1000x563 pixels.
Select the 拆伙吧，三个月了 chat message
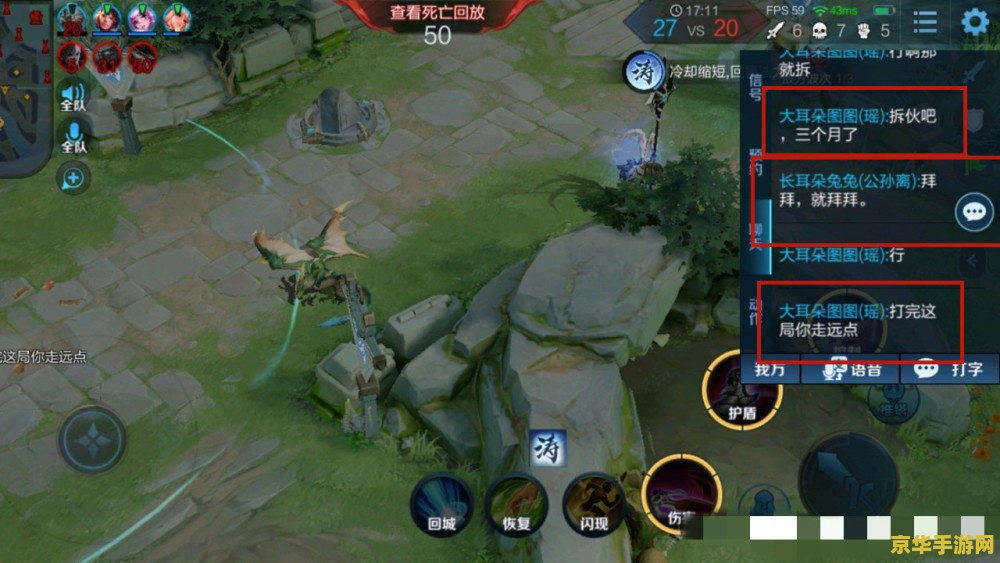[x=860, y=124]
